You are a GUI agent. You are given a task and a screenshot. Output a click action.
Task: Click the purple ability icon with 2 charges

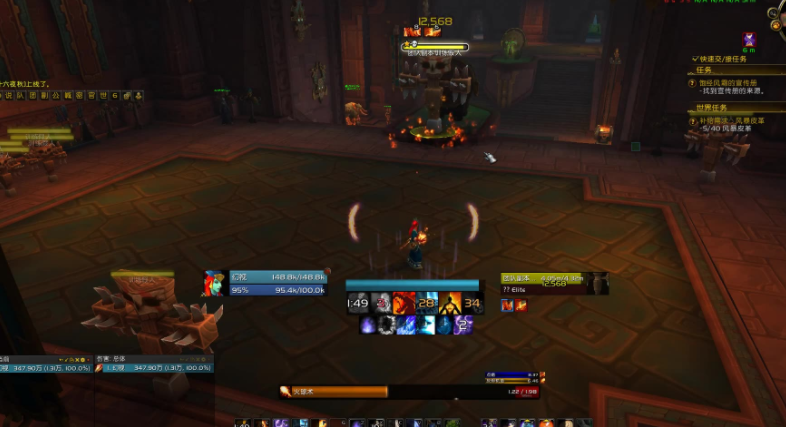[463, 325]
